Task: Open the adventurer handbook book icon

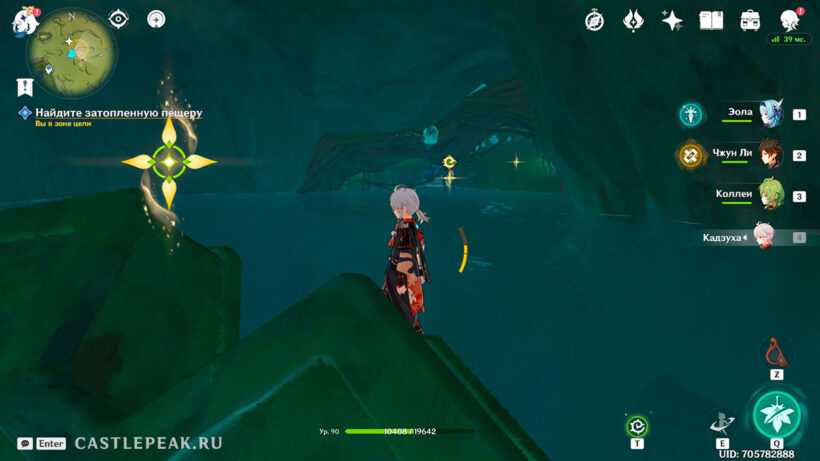Action: (x=711, y=20)
